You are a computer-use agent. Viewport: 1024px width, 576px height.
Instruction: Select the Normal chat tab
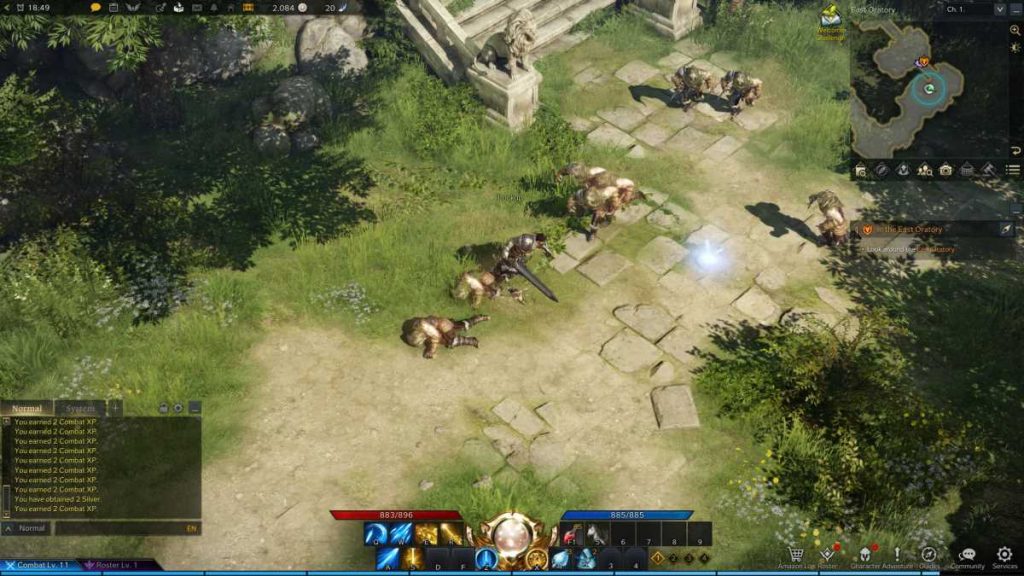(27, 408)
